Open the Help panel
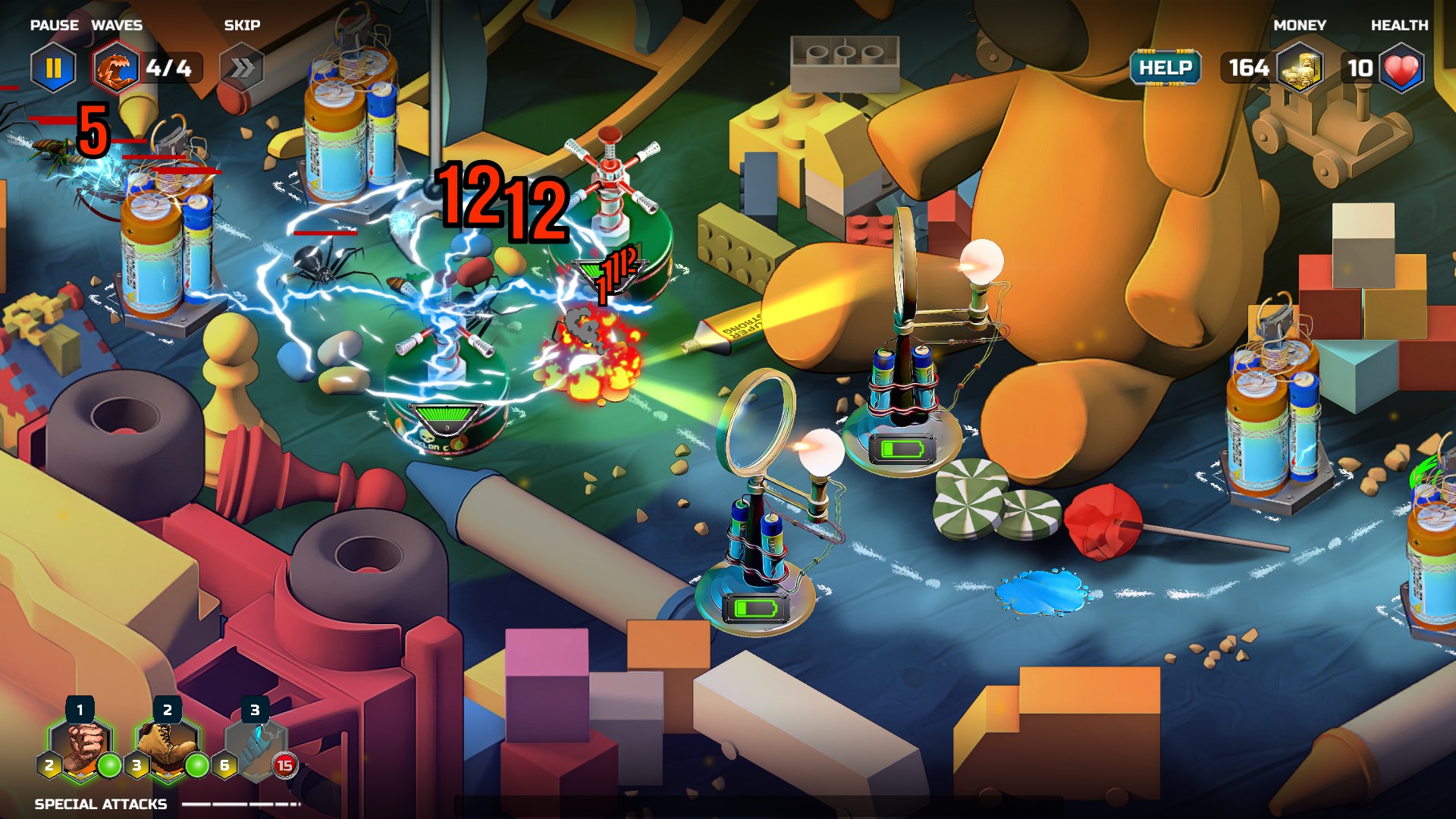1456x819 pixels. coord(1166,68)
